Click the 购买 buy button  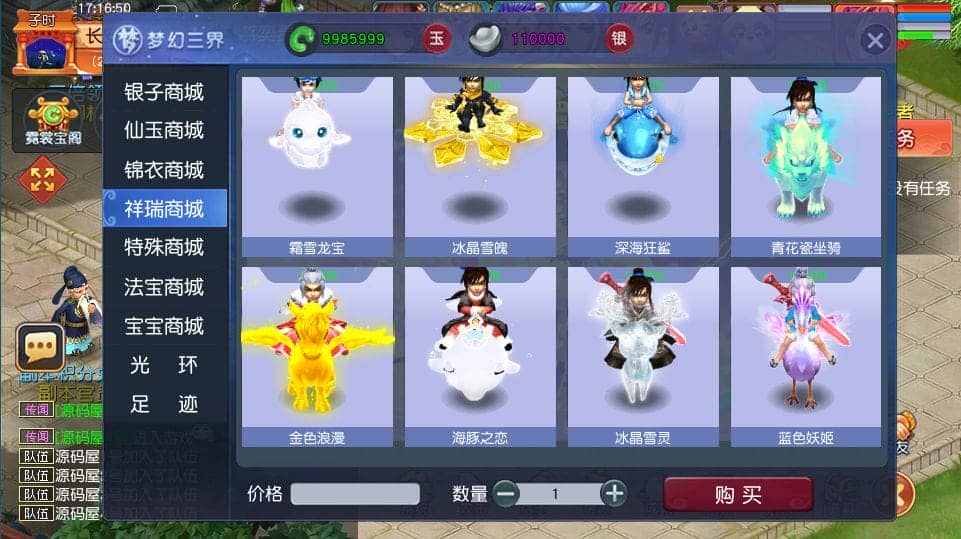click(x=738, y=495)
